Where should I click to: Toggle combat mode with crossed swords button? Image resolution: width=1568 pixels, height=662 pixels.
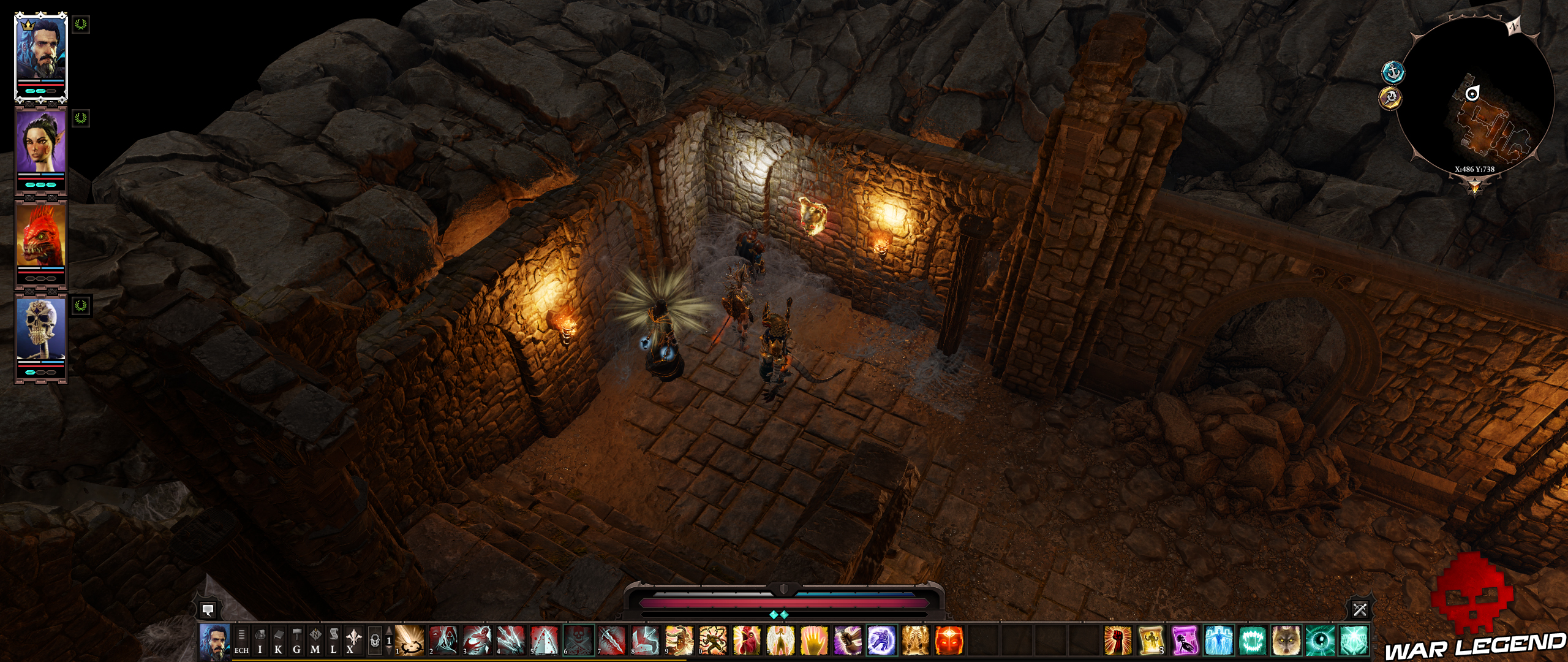[1360, 609]
